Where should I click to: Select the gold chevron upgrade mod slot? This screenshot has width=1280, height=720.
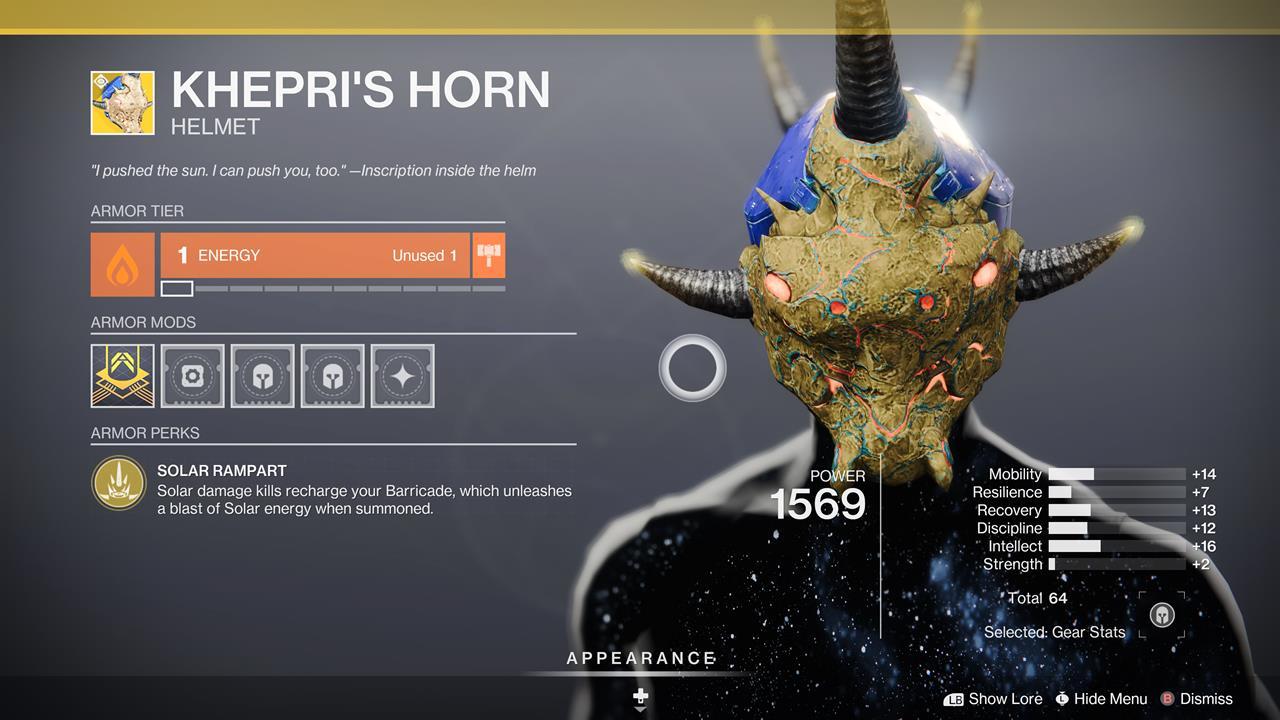(x=123, y=376)
